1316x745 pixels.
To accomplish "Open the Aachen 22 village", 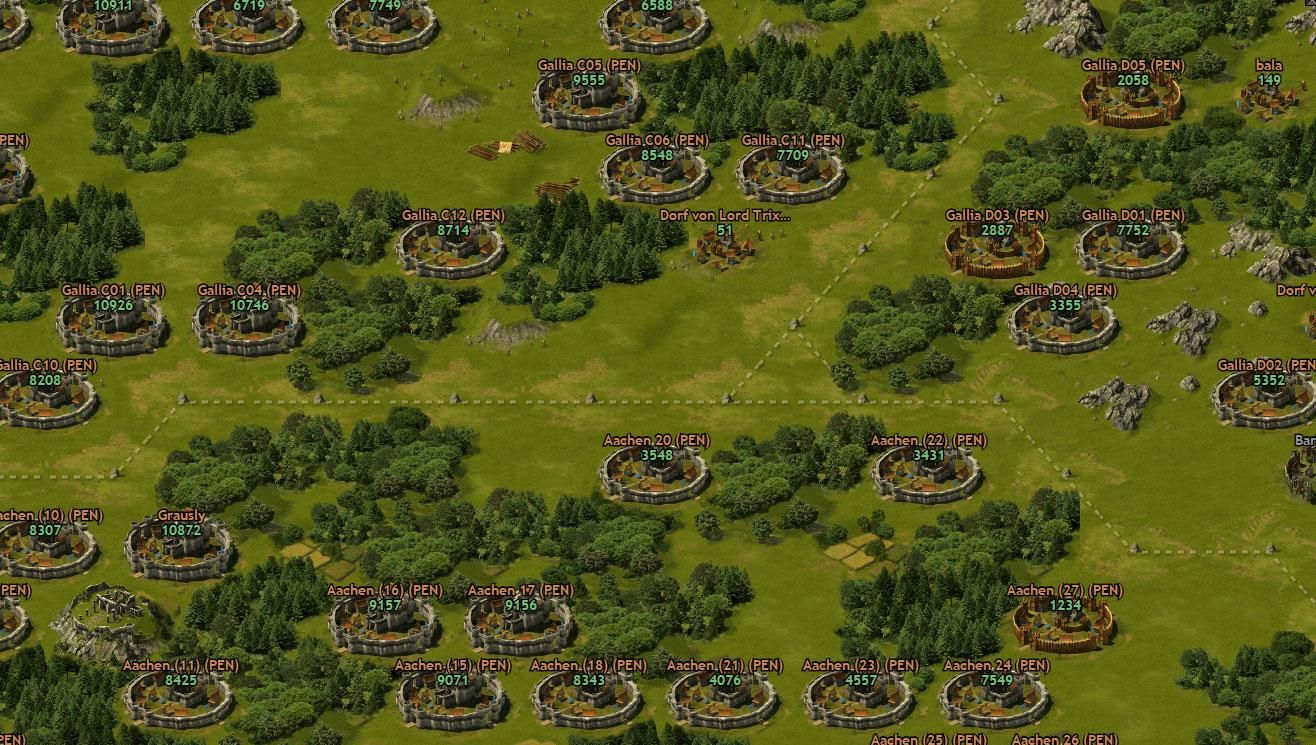I will (927, 472).
